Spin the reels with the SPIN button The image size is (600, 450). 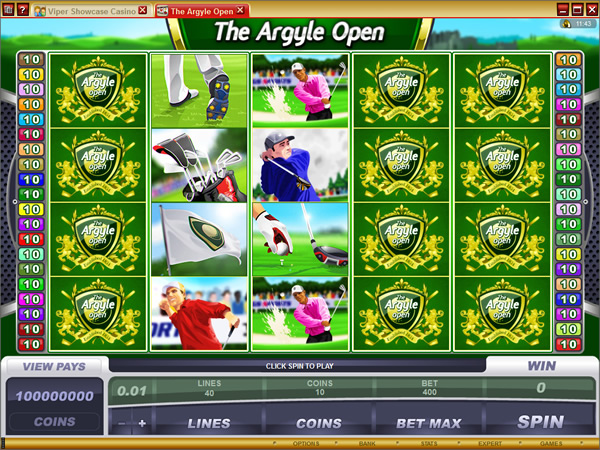(x=541, y=422)
